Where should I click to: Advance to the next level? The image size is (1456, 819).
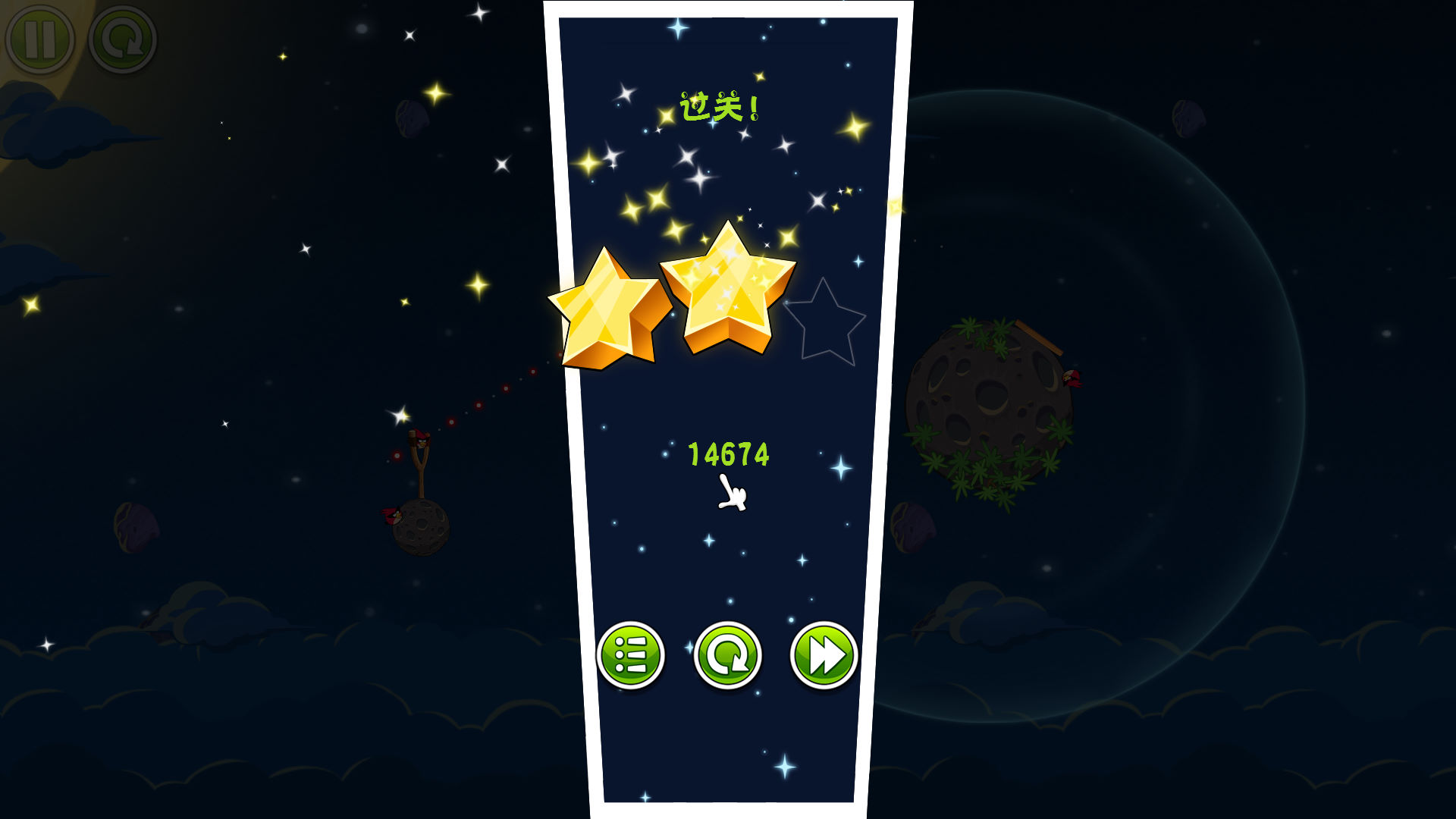coord(824,655)
